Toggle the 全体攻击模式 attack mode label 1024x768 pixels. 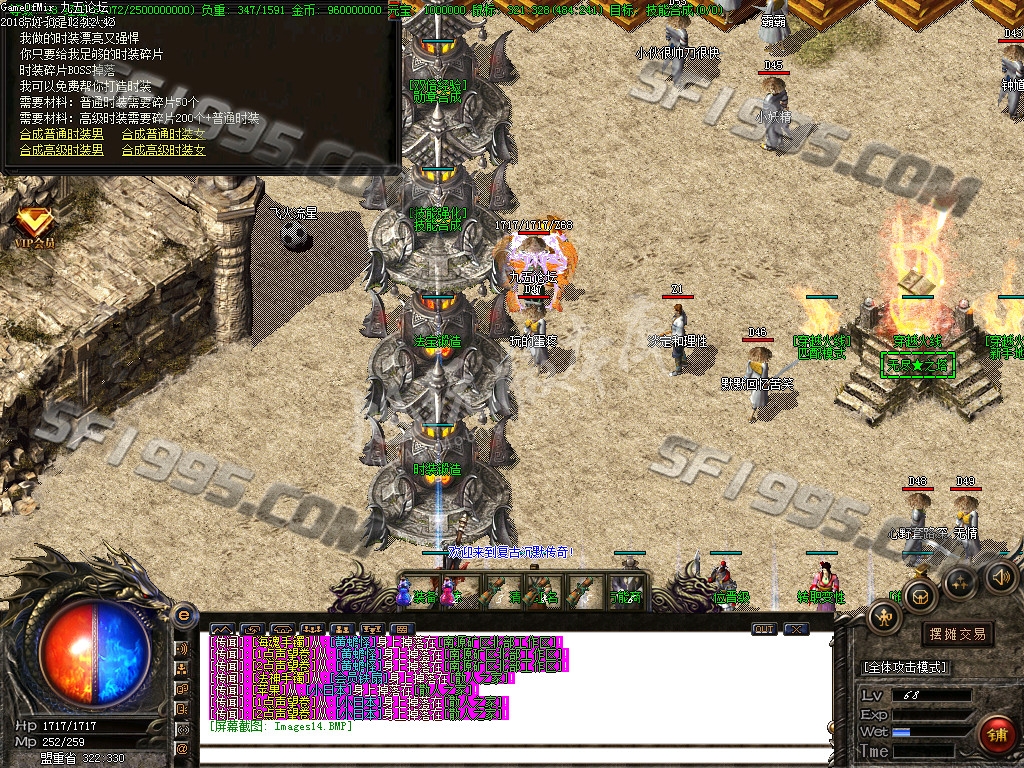(905, 667)
